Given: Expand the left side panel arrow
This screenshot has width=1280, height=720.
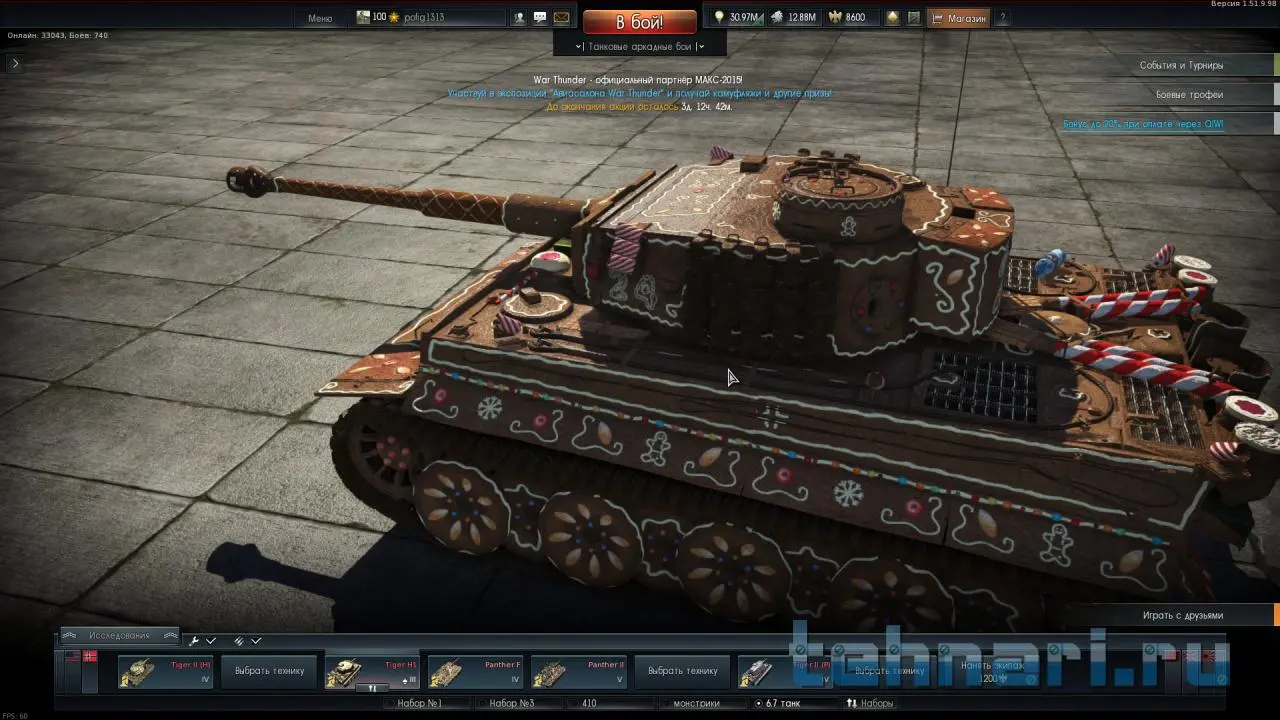Looking at the screenshot, I should point(15,63).
